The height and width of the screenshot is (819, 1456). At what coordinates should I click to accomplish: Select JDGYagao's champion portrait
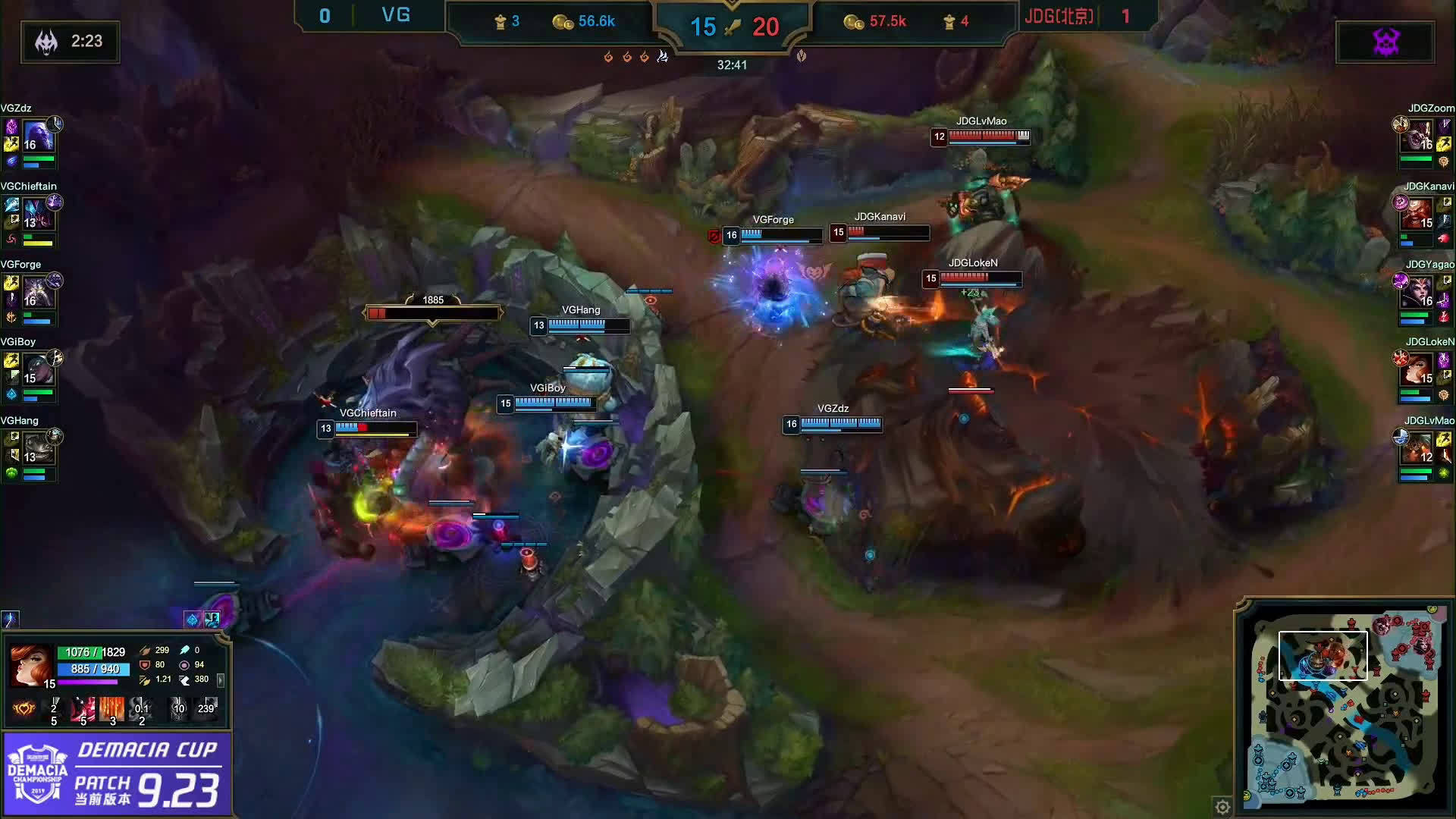[x=1420, y=293]
